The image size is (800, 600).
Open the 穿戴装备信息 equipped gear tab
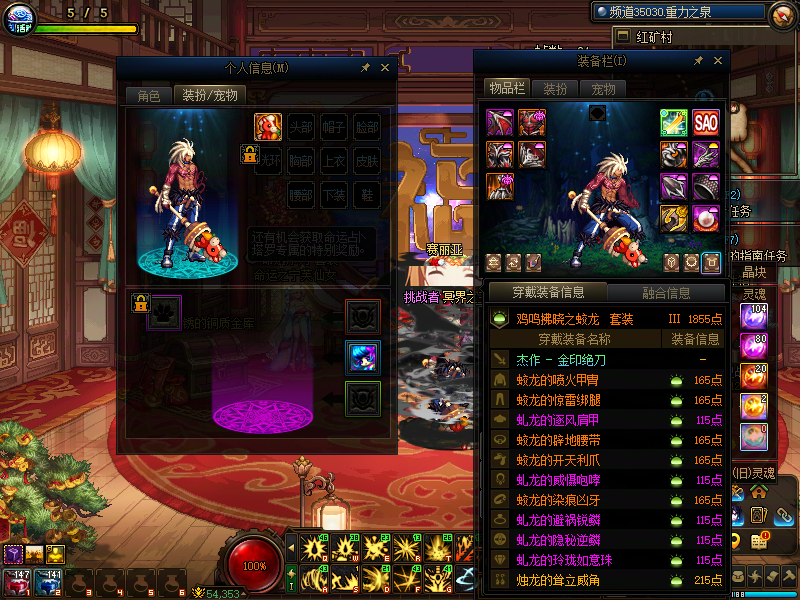tap(546, 293)
